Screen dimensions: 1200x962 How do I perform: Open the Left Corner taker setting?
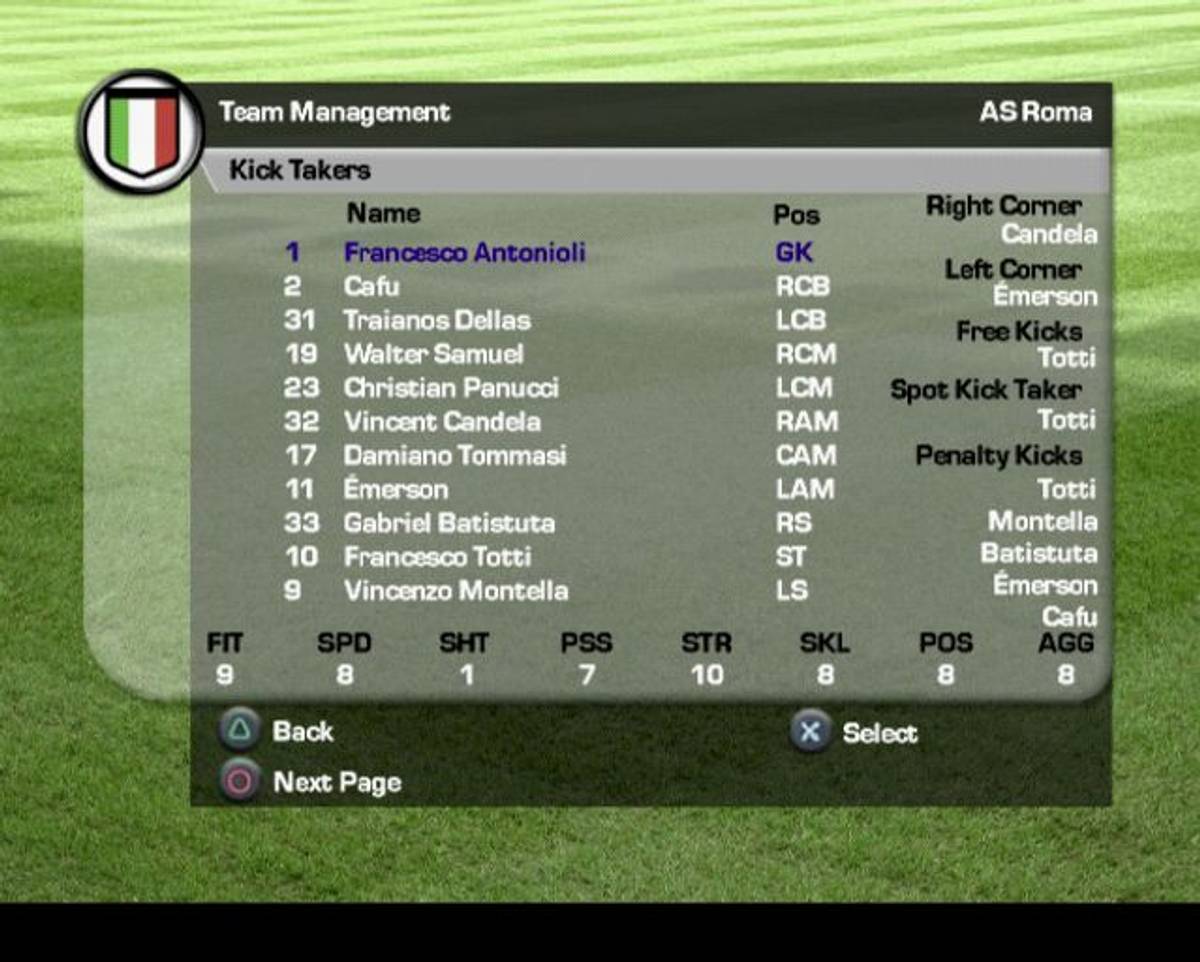(1012, 270)
